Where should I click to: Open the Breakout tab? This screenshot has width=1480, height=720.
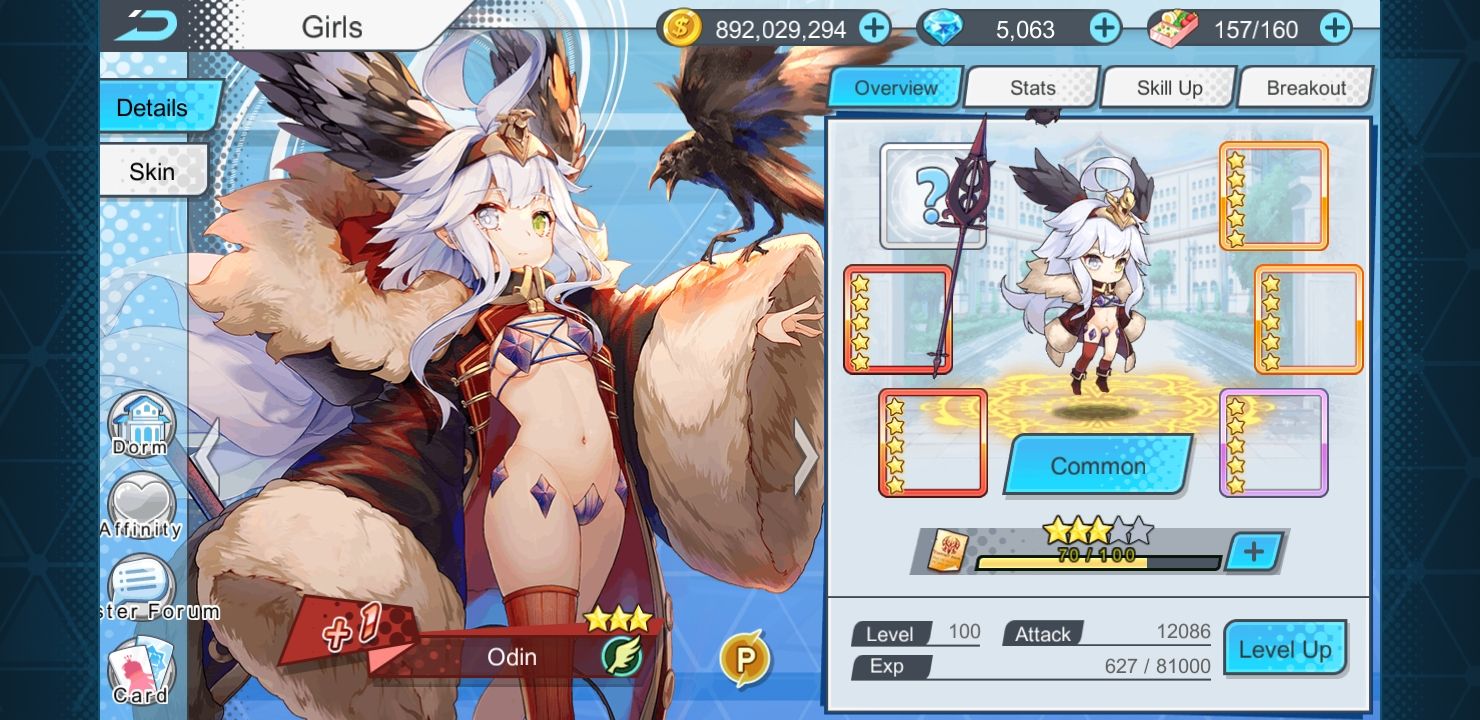click(x=1305, y=87)
